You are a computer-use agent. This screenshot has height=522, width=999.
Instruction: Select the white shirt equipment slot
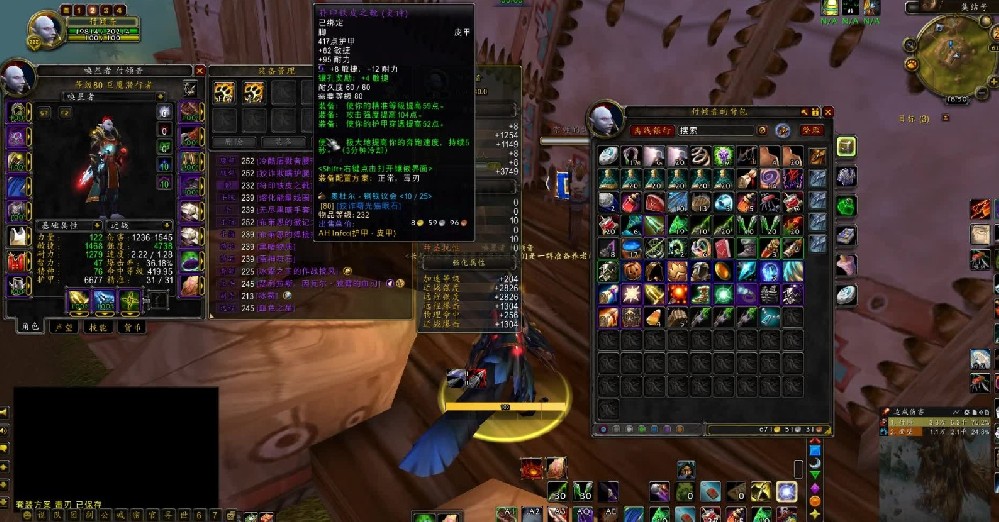(19, 237)
